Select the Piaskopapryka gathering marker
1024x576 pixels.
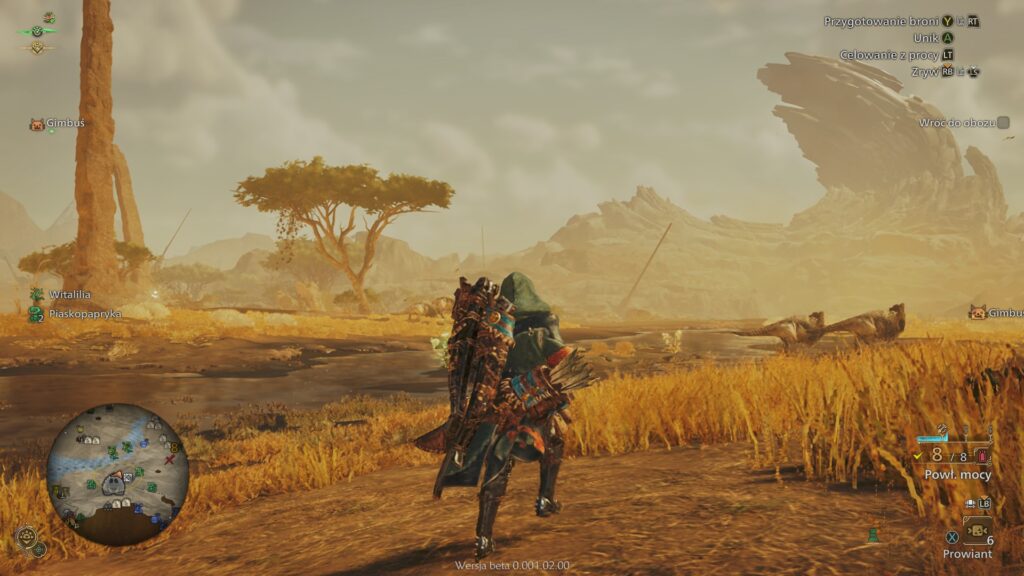point(37,314)
